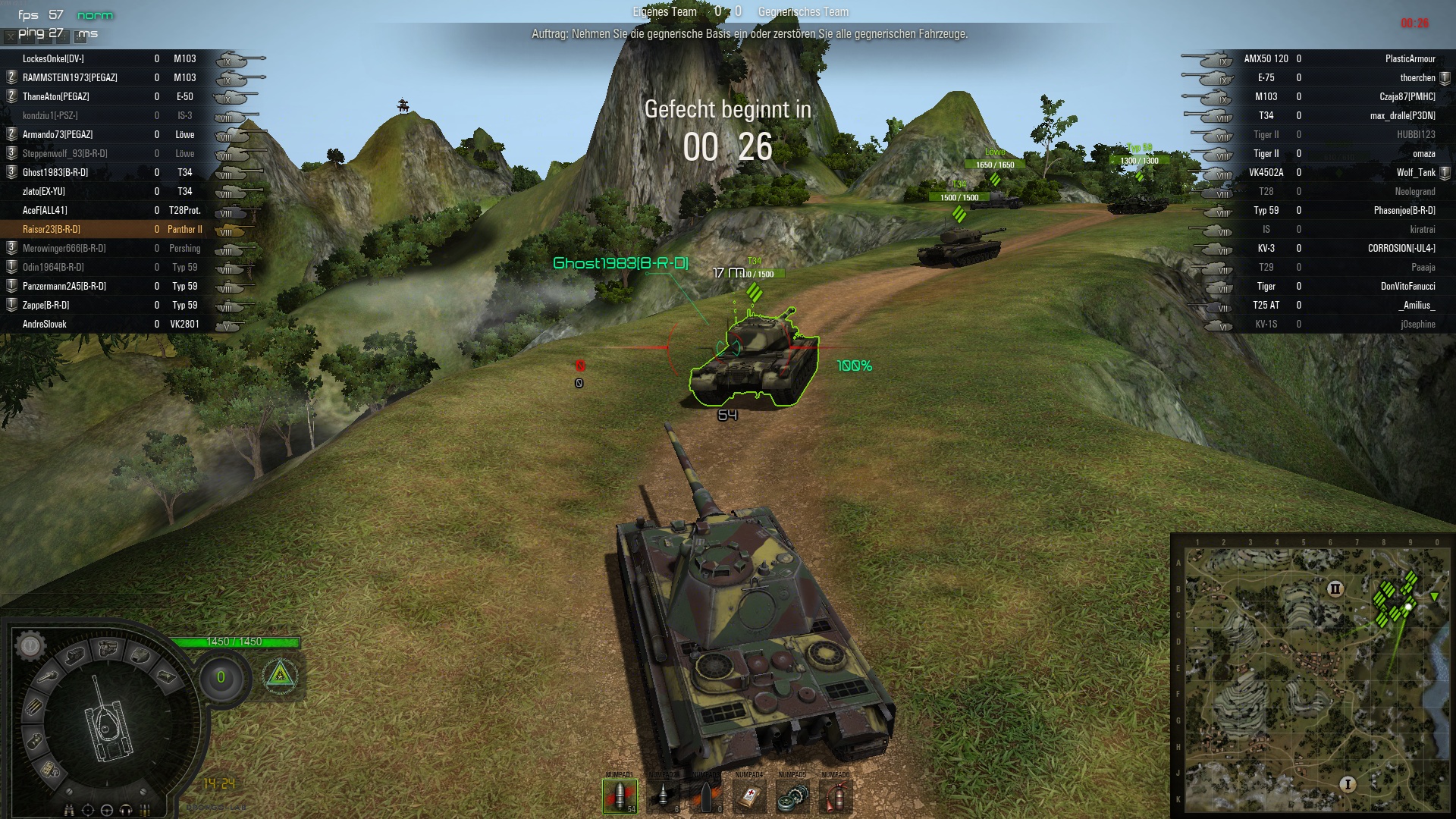Click the gun module icon on damage panel
The image size is (1456, 819).
(49, 676)
